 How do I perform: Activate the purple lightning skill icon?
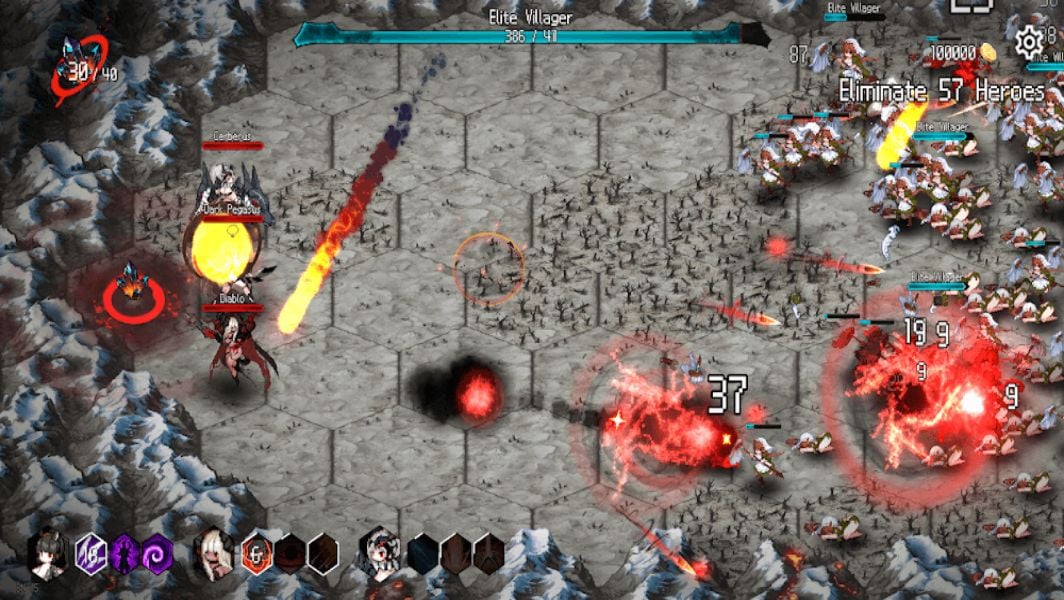91,553
